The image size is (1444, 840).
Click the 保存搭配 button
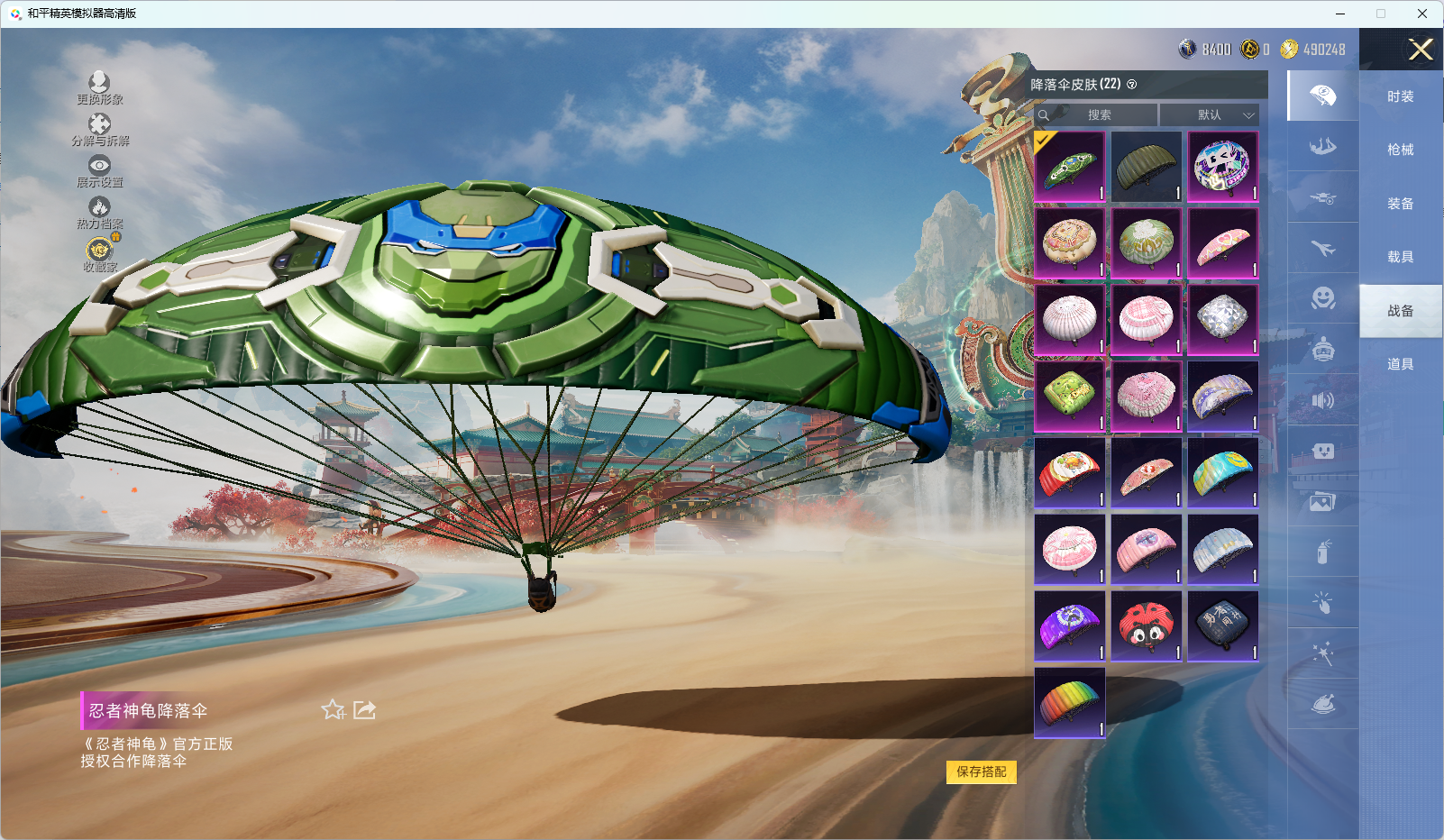point(981,772)
